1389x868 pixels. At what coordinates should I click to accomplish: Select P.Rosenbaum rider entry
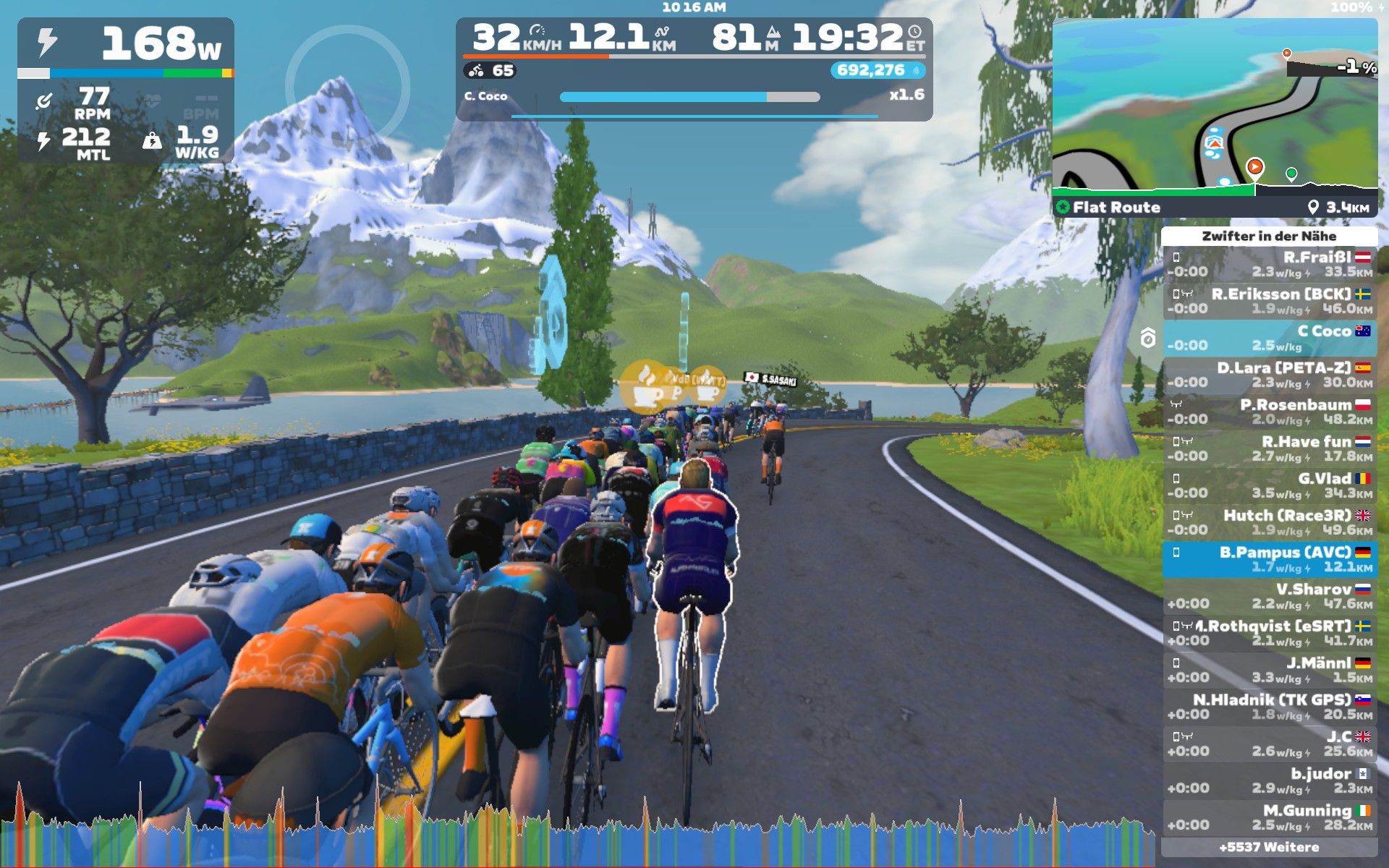point(1270,412)
